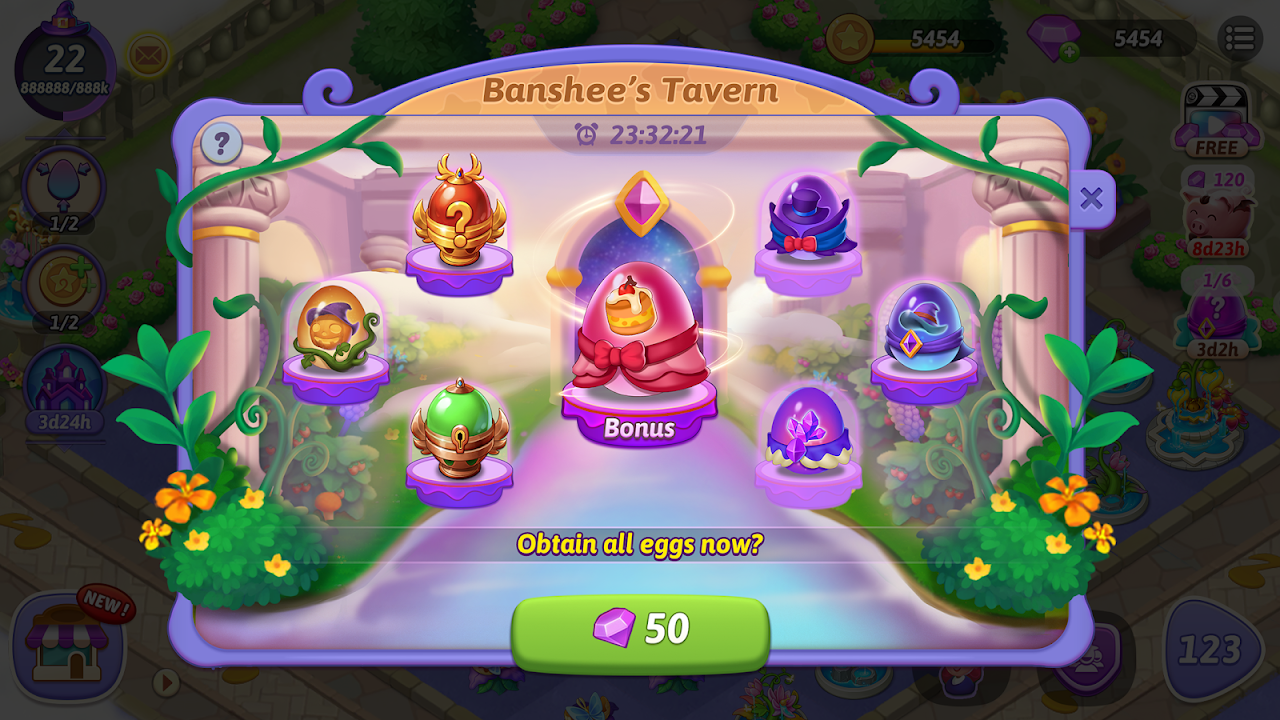
Task: Add more purple gems with plus
Action: click(x=1069, y=52)
